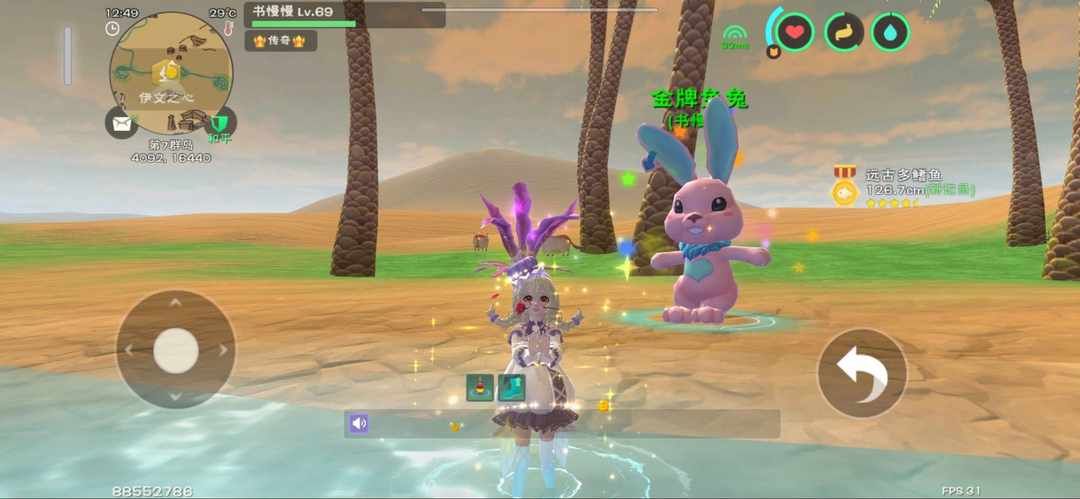The width and height of the screenshot is (1080, 499).
Task: Tap the curved arrow return button
Action: pos(862,372)
